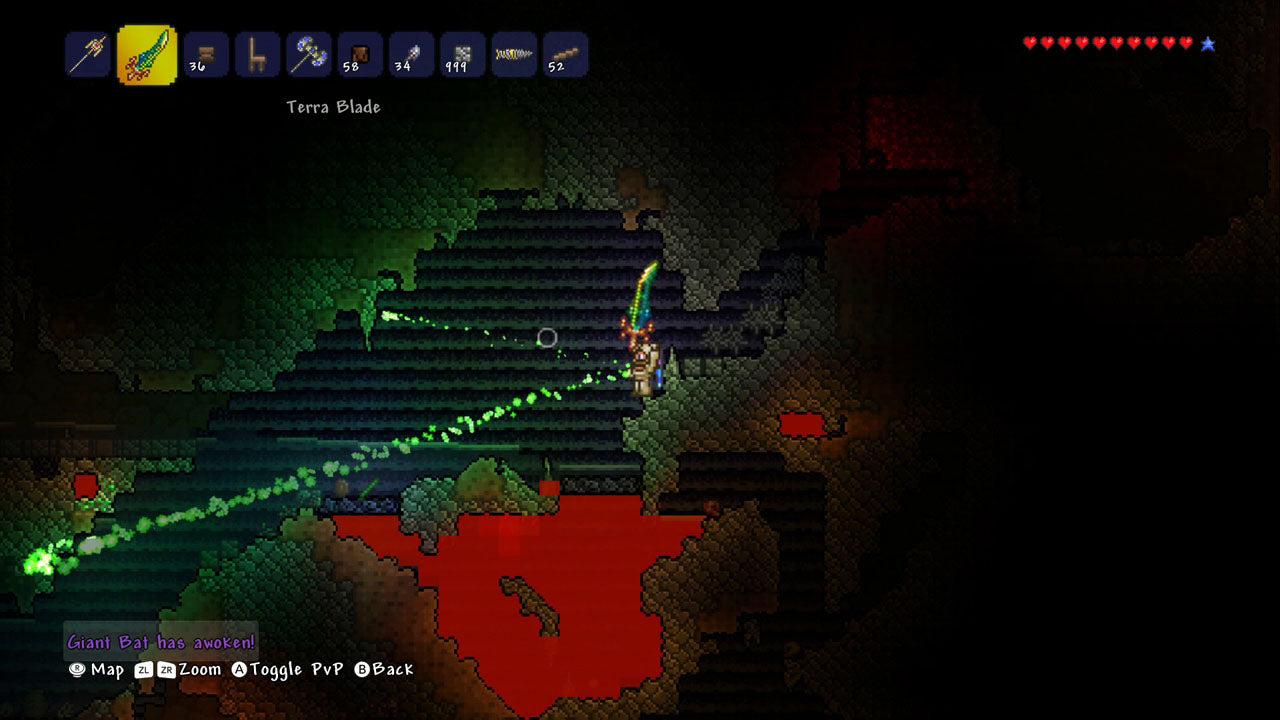Click the Terra Blade item name label
This screenshot has height=720, width=1280.
click(331, 107)
